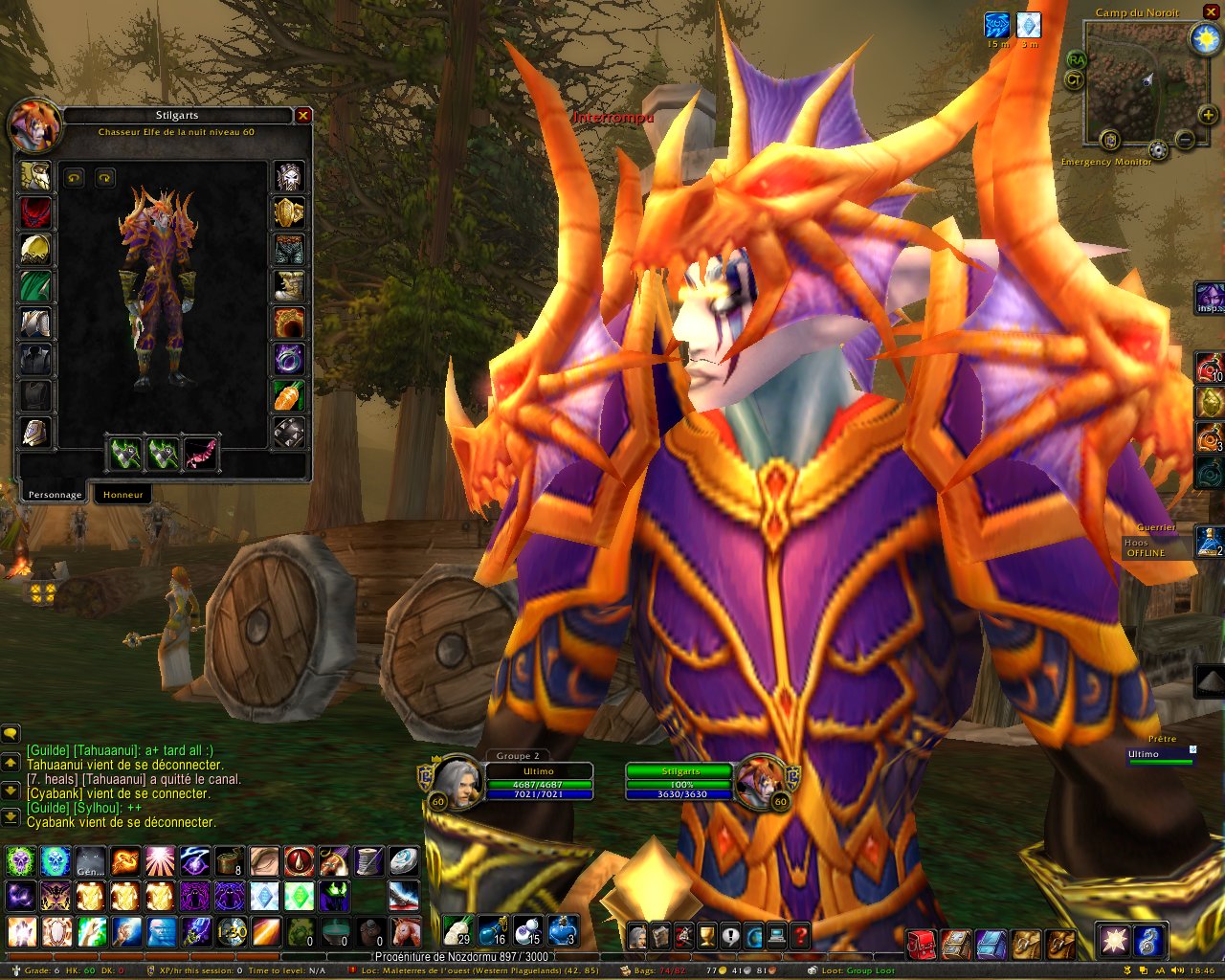Open the world map globe micro button
The height and width of the screenshot is (980, 1225).
point(753,935)
